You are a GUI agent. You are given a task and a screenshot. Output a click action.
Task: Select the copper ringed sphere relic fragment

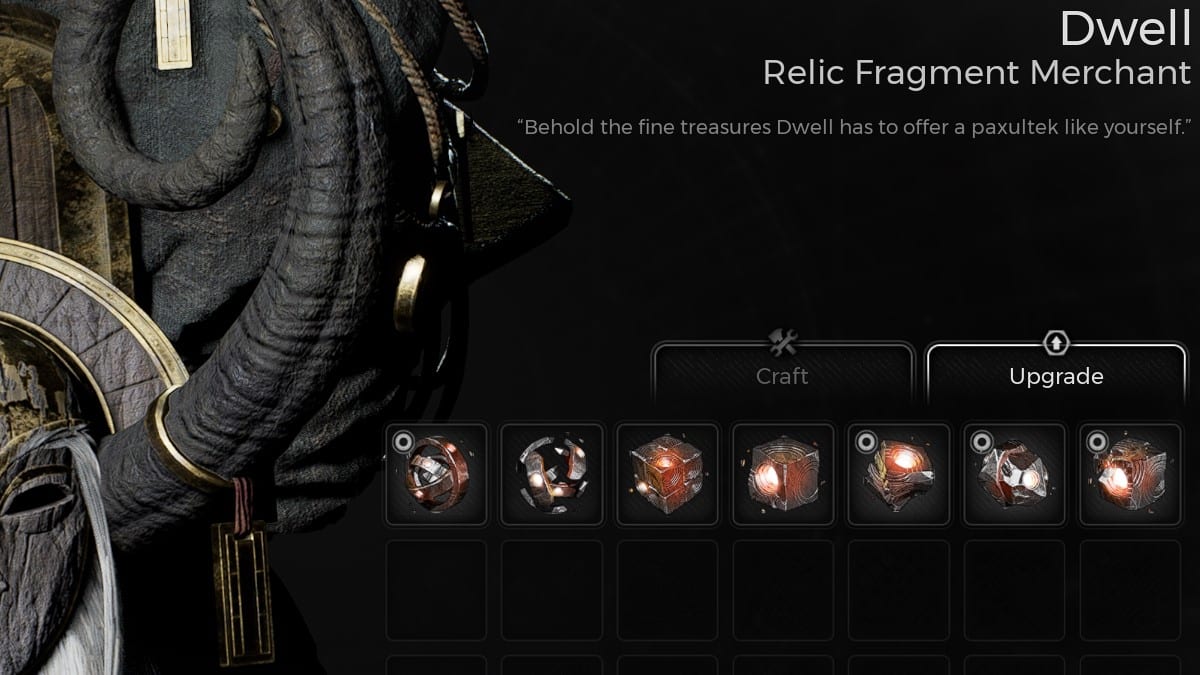[436, 474]
